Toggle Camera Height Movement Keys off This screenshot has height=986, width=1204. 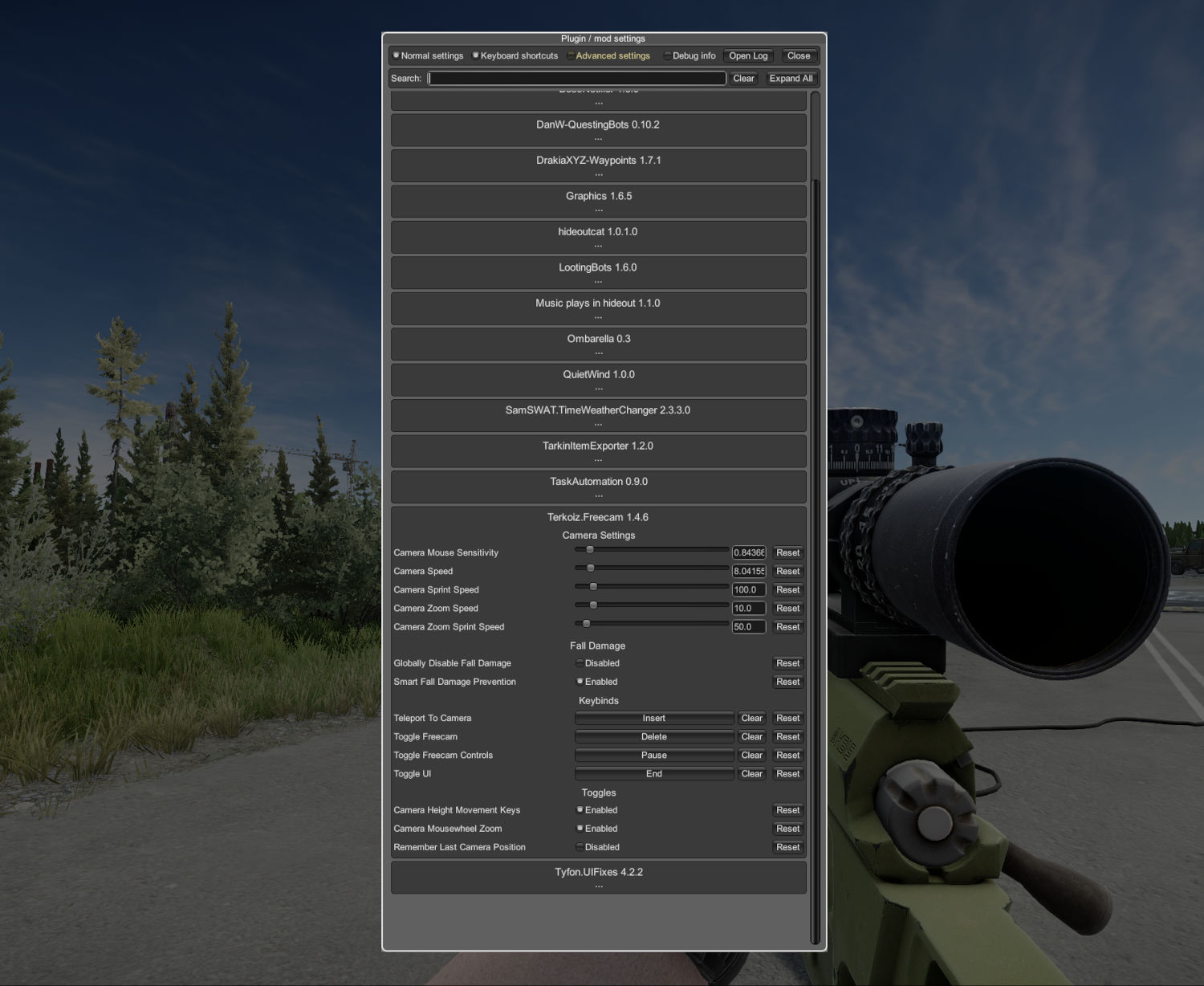tap(580, 809)
